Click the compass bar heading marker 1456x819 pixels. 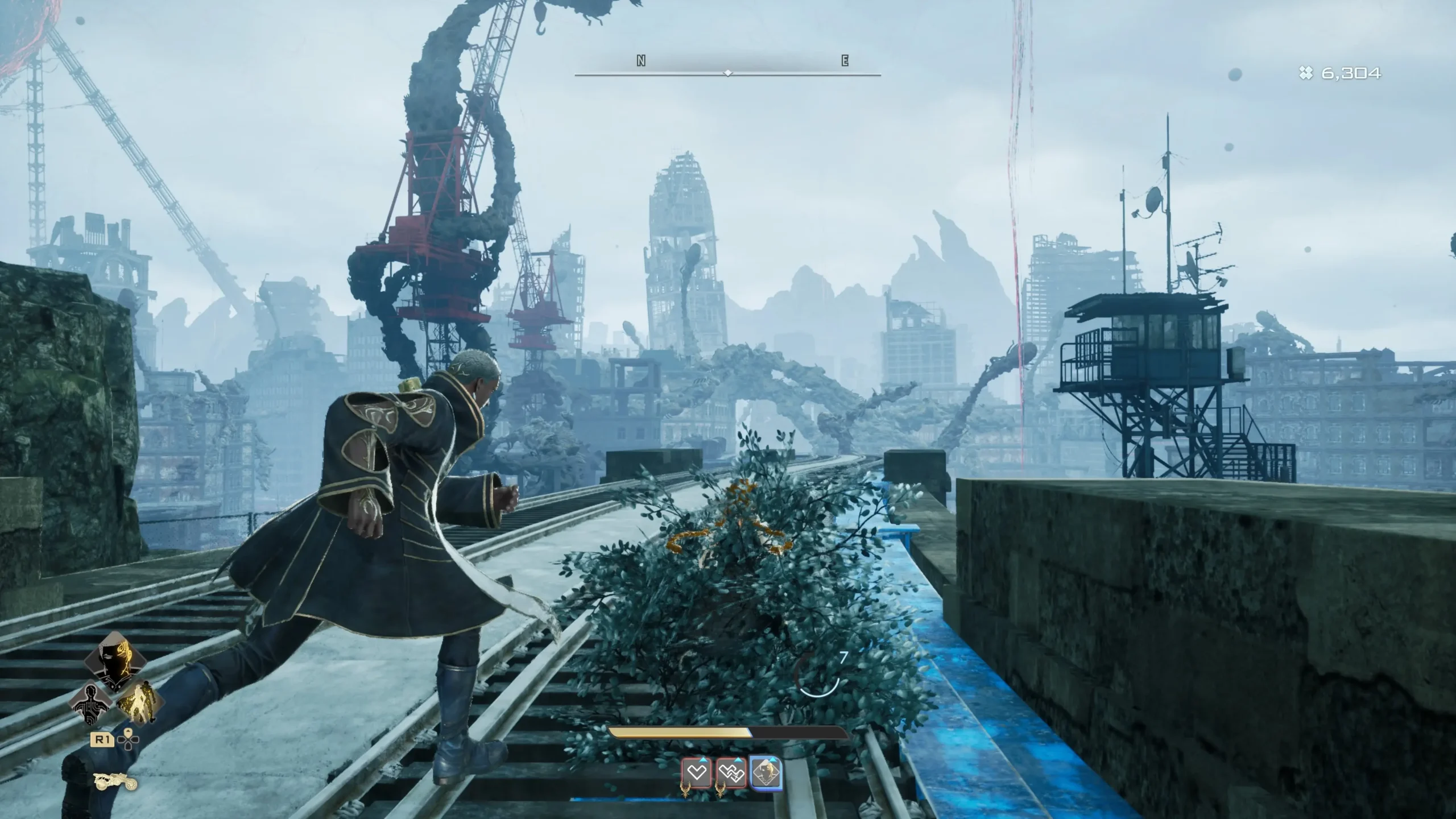click(x=727, y=73)
